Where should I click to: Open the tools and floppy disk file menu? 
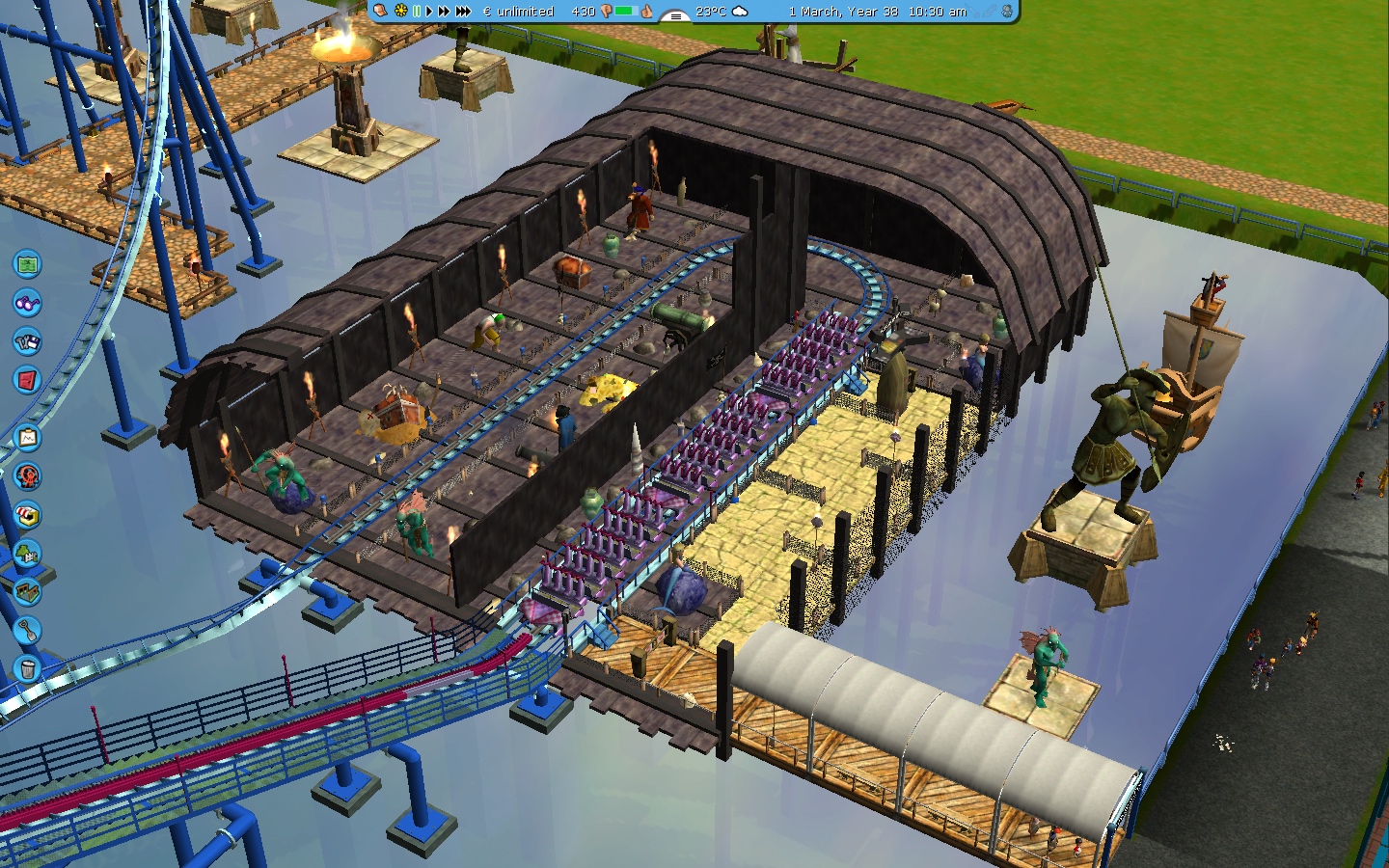tap(27, 340)
